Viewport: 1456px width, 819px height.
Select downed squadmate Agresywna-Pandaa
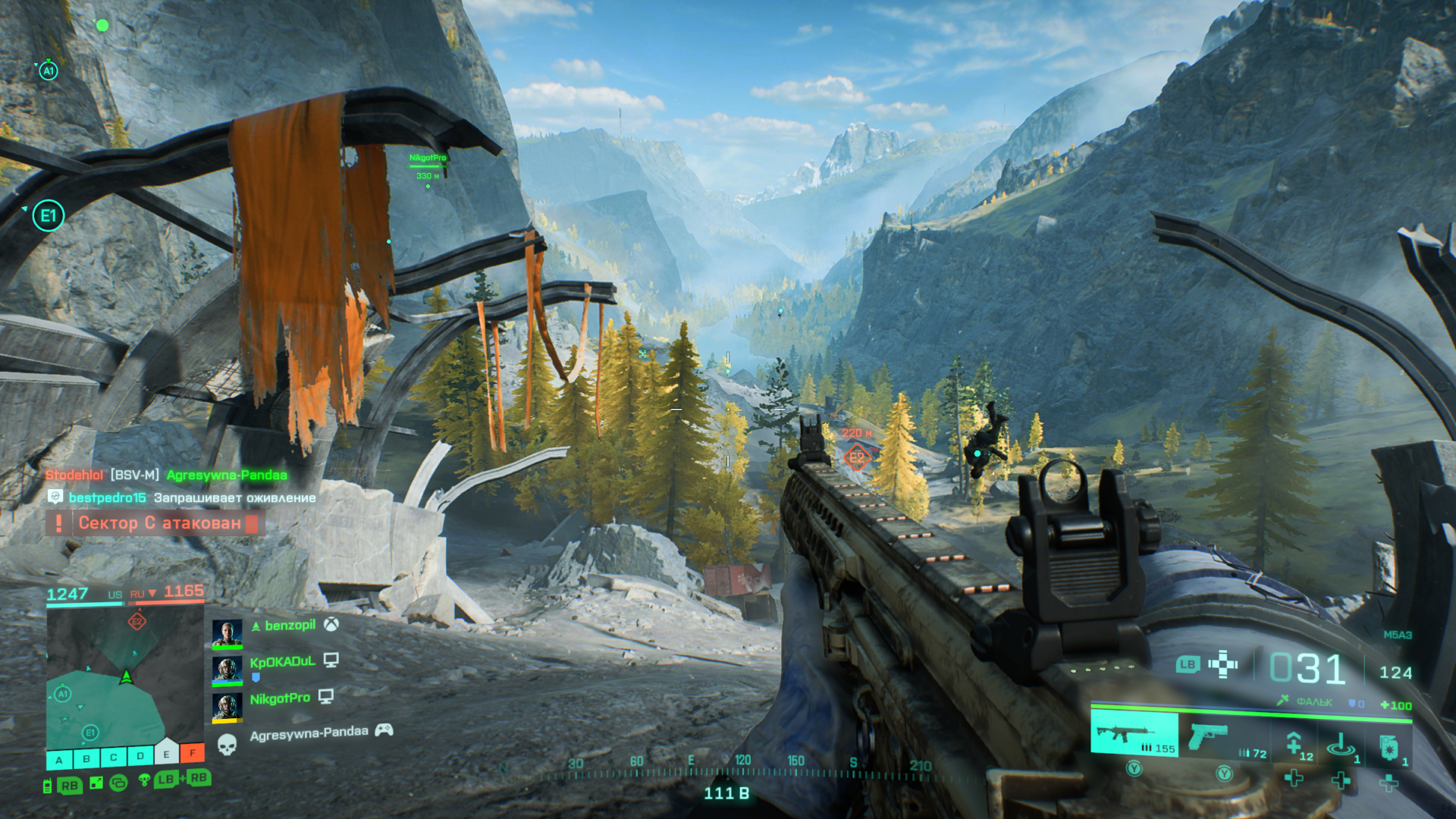(309, 733)
